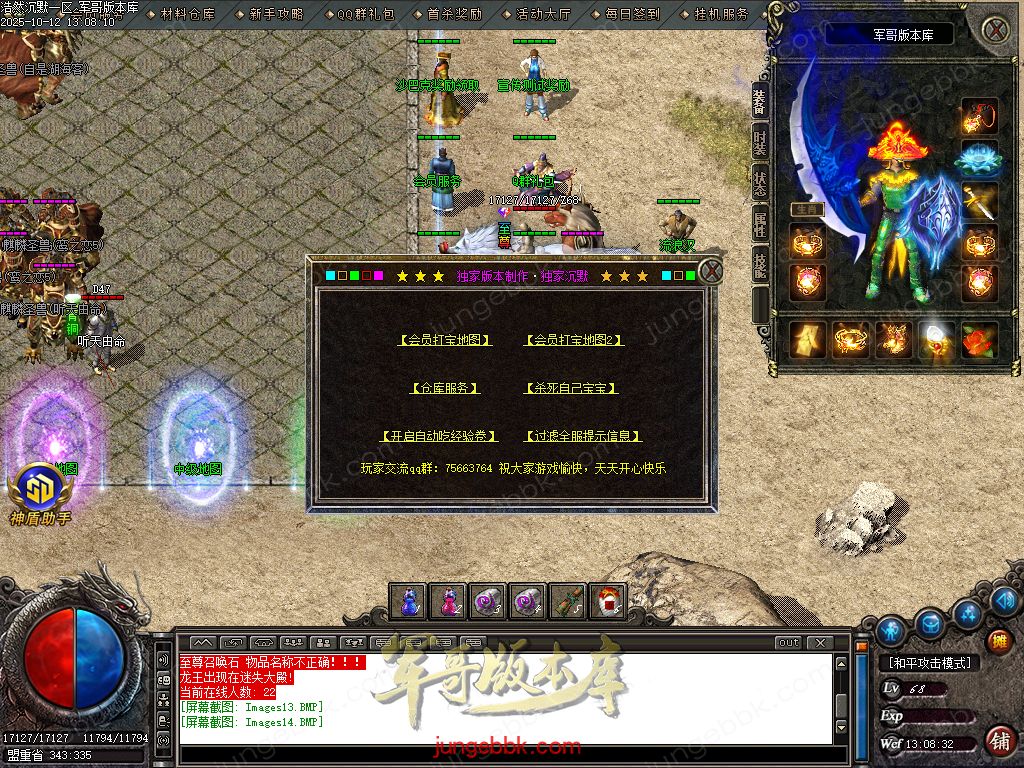1024x768 pixels.
Task: Choose 【过滤全服提示信息】 option
Action: (x=582, y=436)
